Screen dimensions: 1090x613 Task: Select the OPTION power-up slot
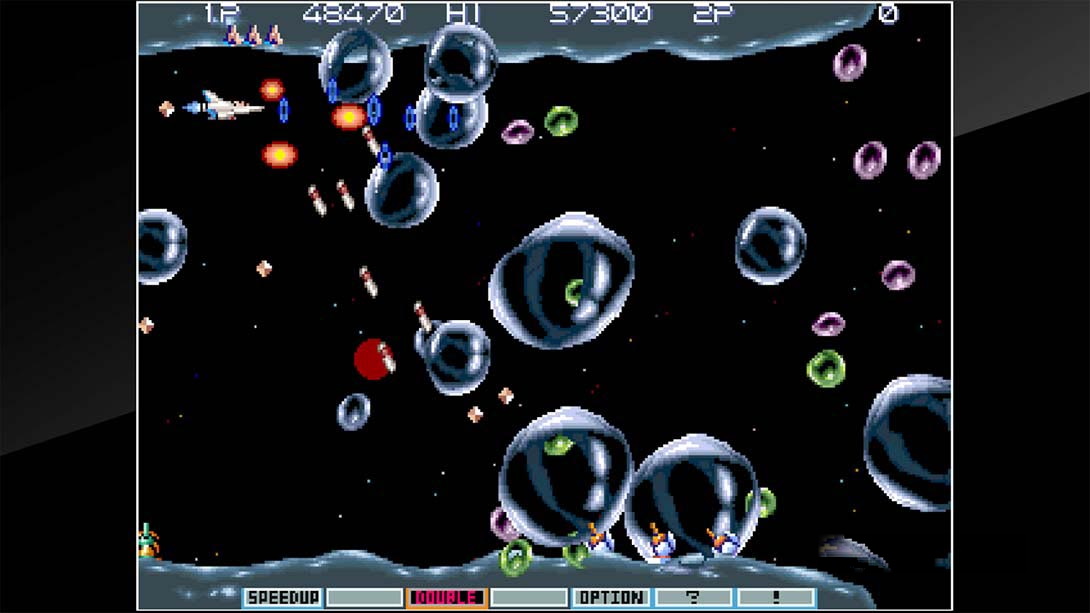[609, 598]
